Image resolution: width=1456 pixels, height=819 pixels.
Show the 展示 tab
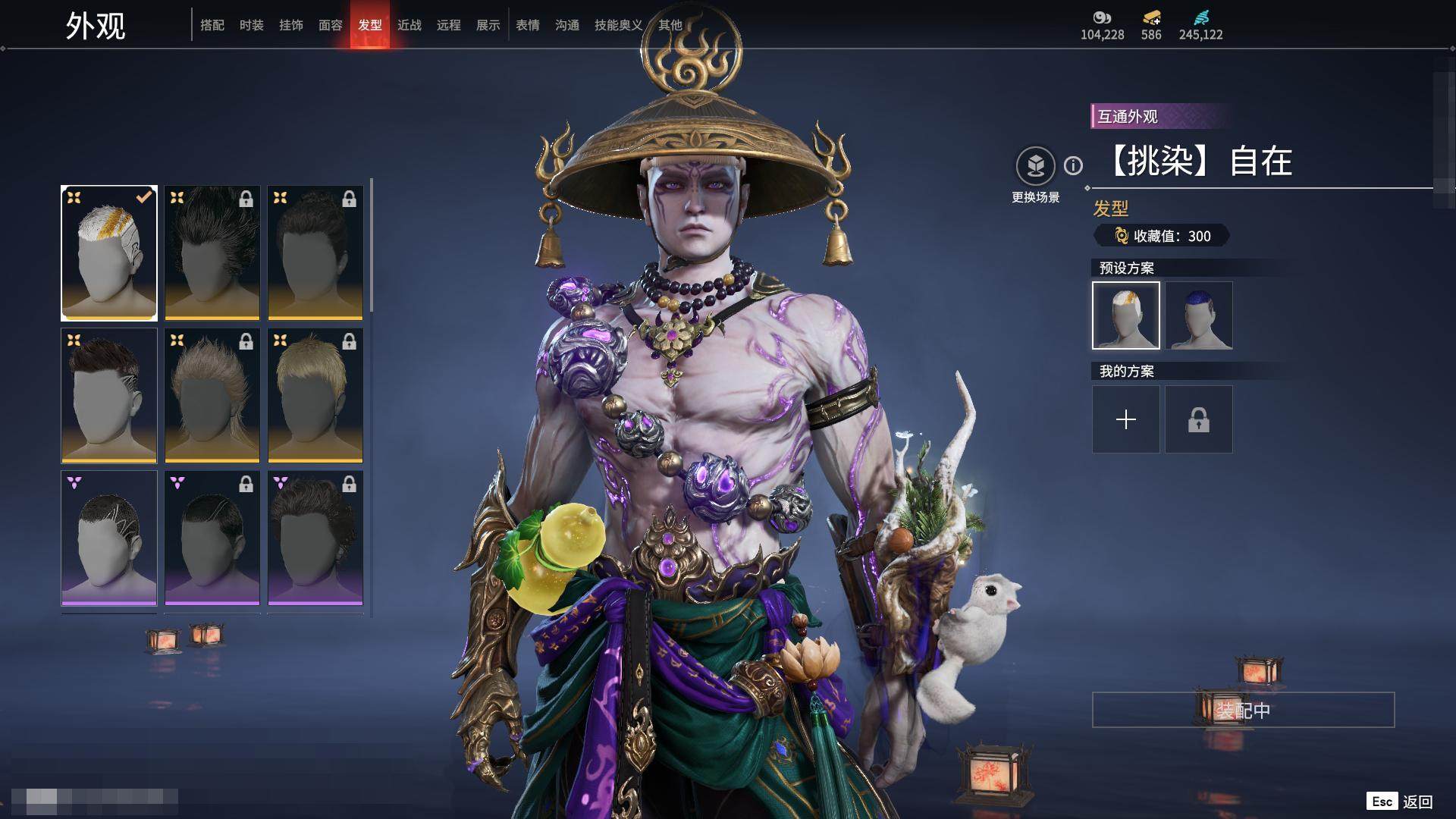point(488,25)
